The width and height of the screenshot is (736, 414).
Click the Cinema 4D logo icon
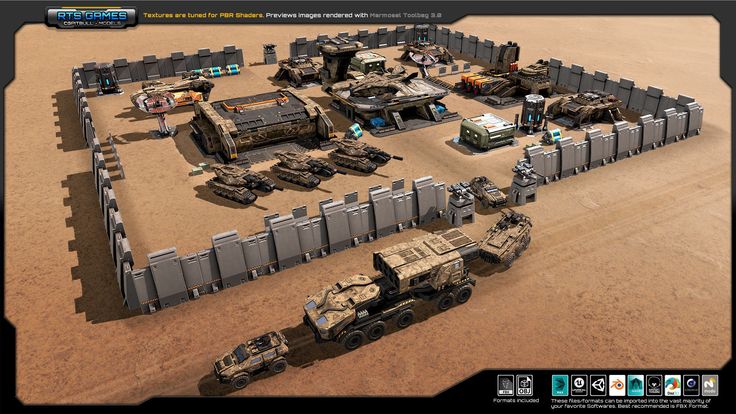click(x=691, y=385)
